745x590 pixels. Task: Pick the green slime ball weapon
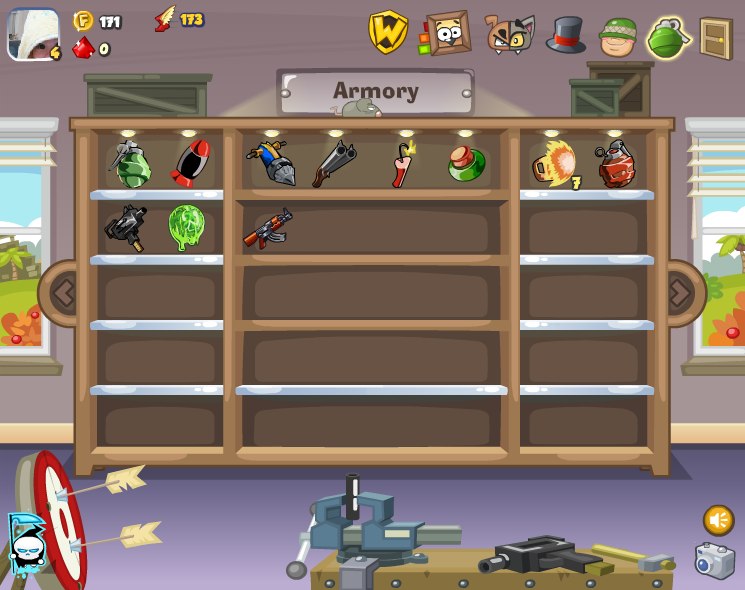pyautogui.click(x=186, y=227)
